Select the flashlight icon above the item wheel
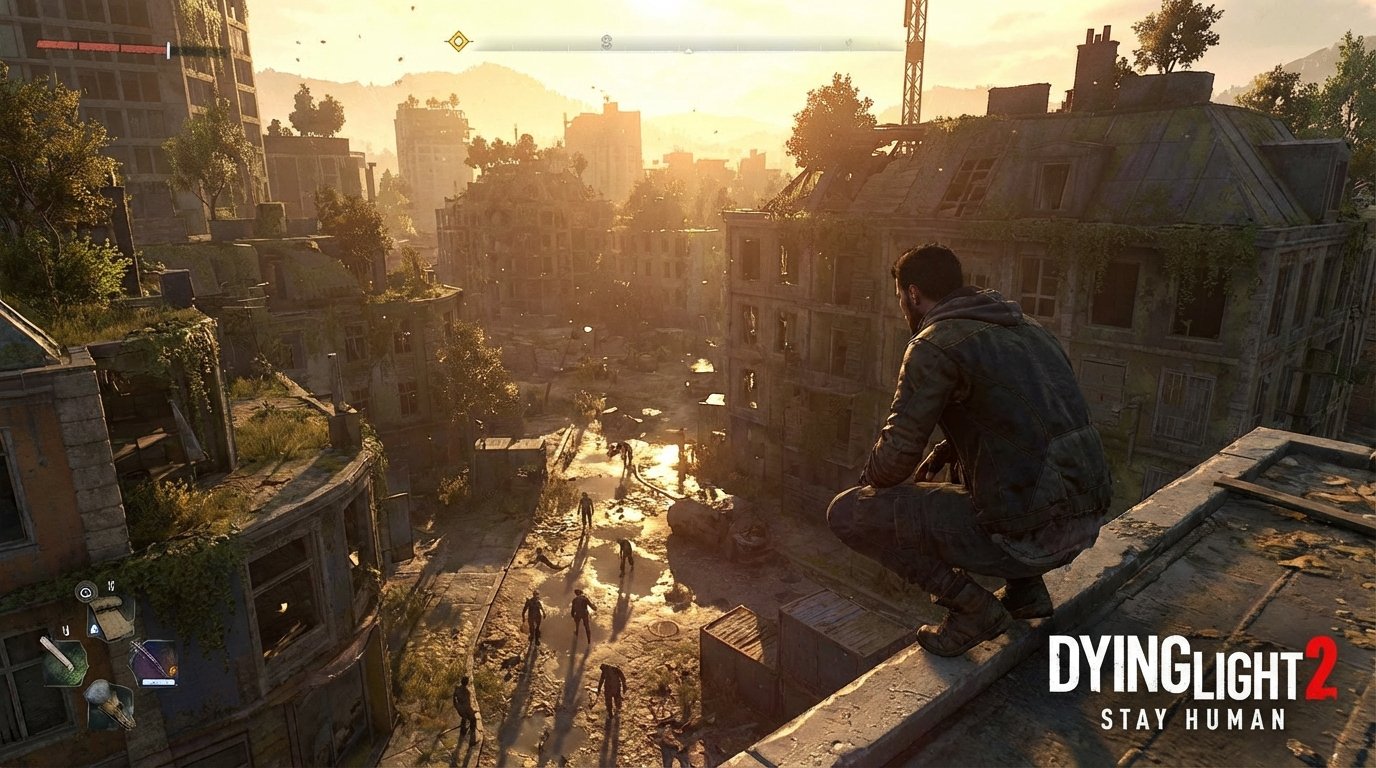The width and height of the screenshot is (1376, 768). pyautogui.click(x=86, y=592)
